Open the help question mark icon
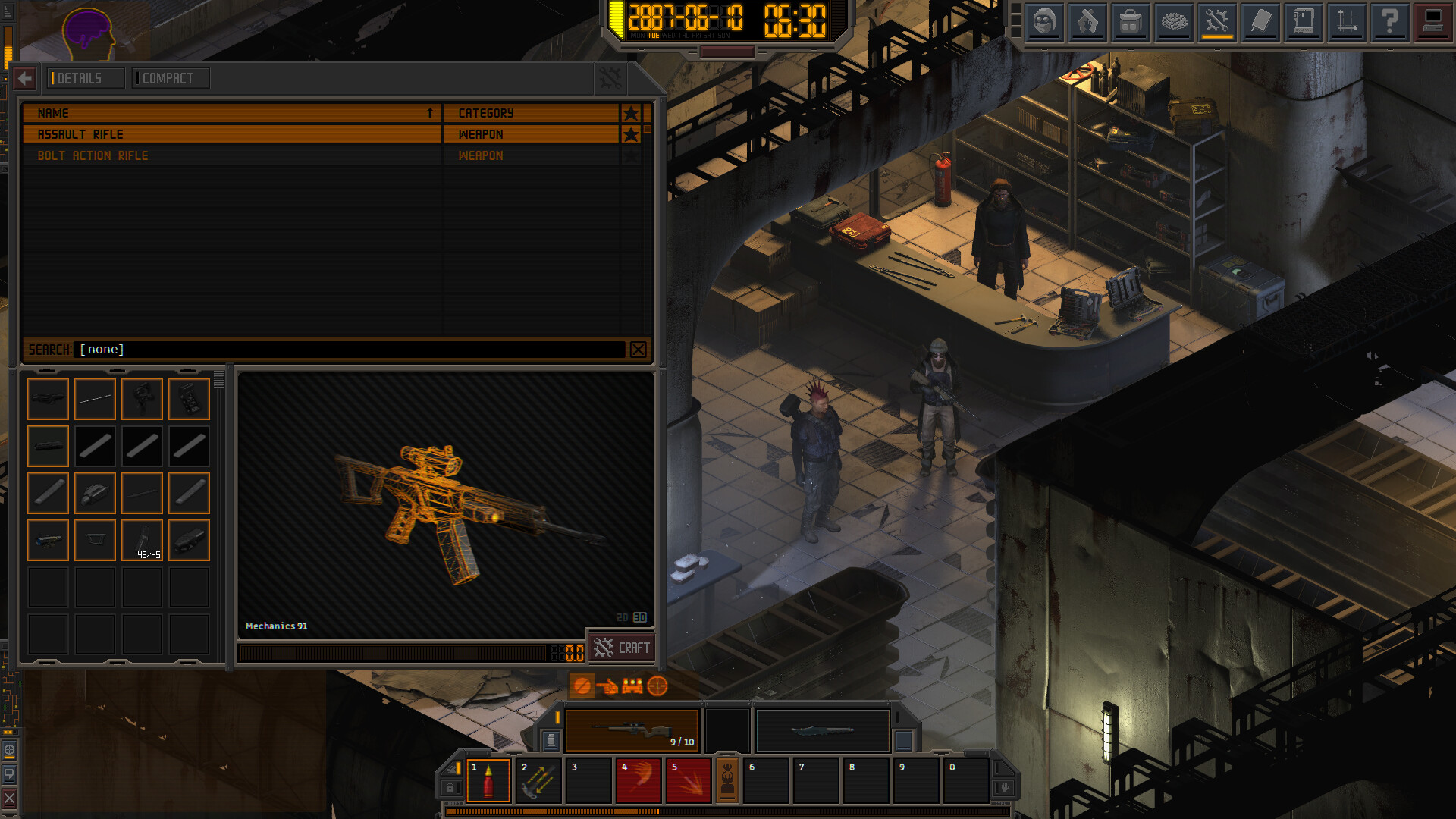This screenshot has width=1456, height=819. coord(1389,22)
